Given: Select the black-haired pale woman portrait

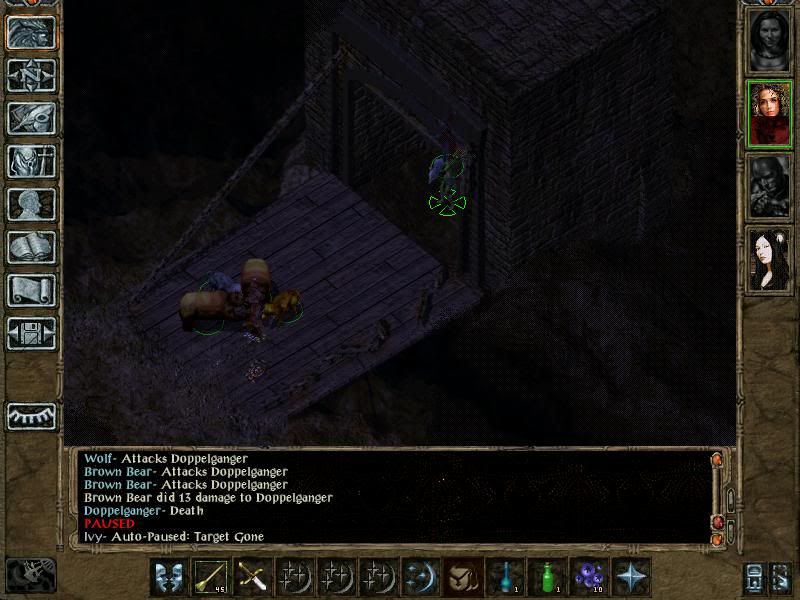Looking at the screenshot, I should point(769,258).
